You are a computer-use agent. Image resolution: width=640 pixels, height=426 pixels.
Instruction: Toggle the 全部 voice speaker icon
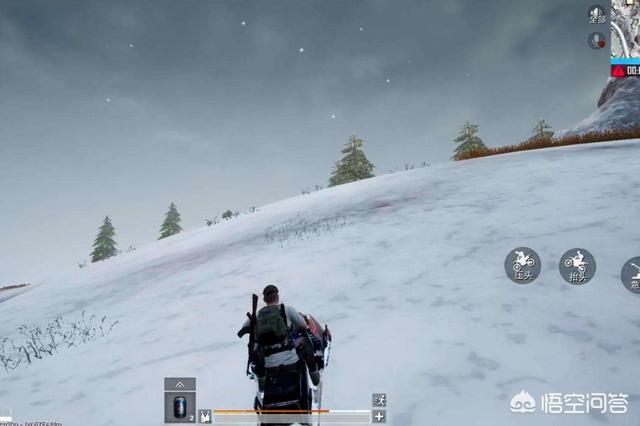click(x=597, y=15)
